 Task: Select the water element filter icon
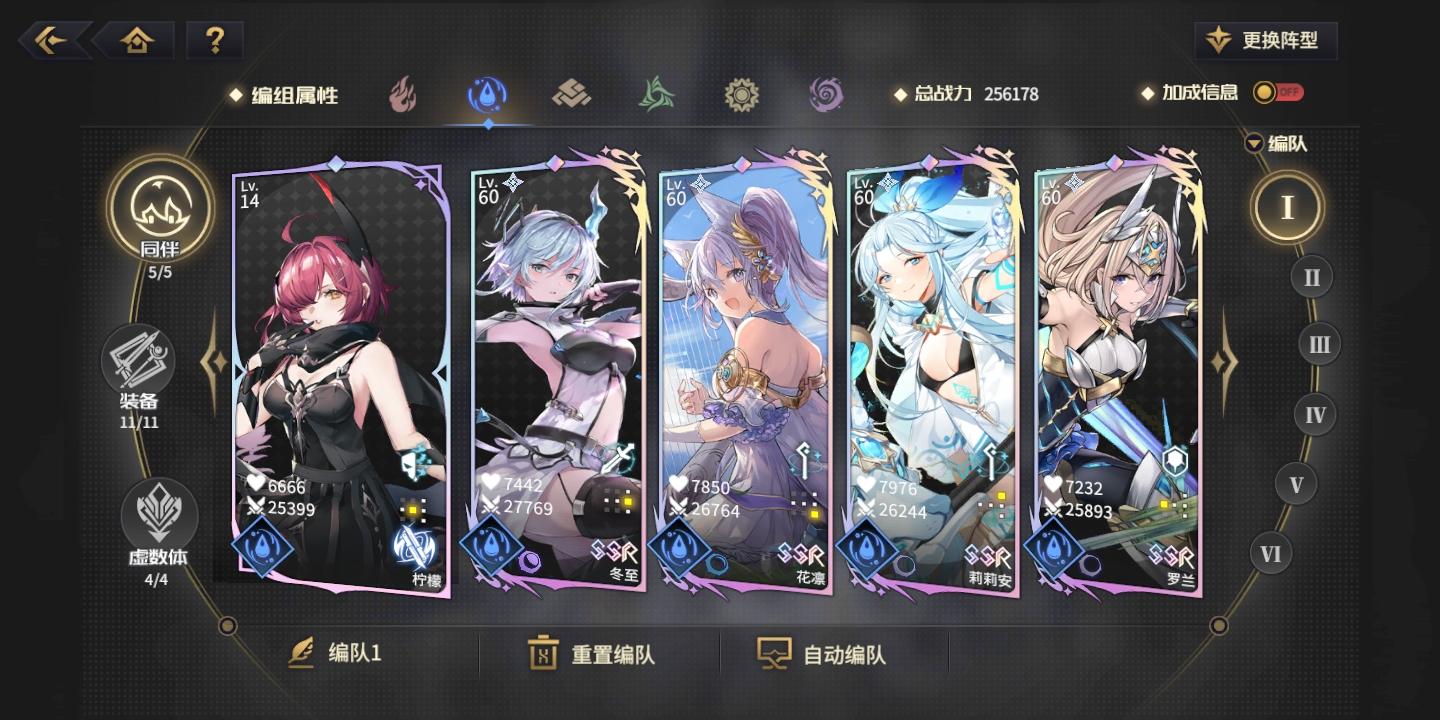click(x=488, y=93)
